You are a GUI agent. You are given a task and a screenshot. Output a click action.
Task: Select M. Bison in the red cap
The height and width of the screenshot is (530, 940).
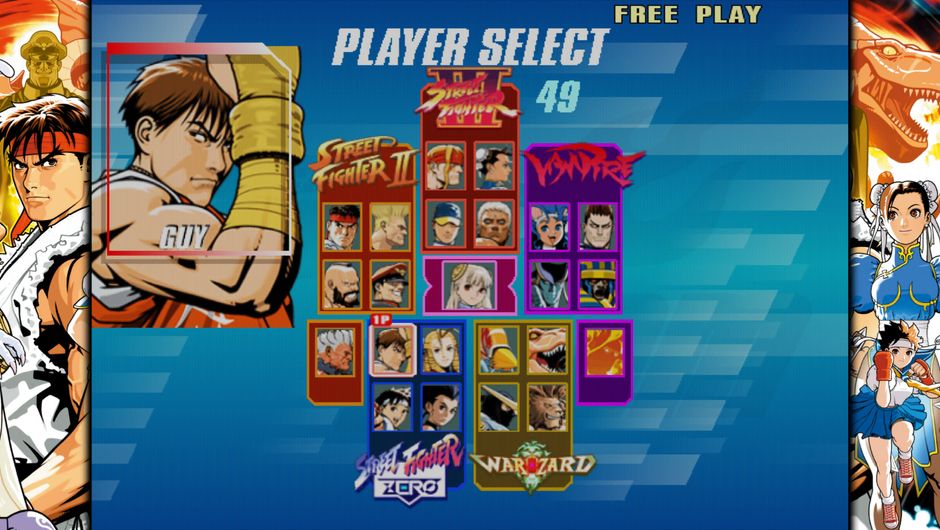pos(390,283)
